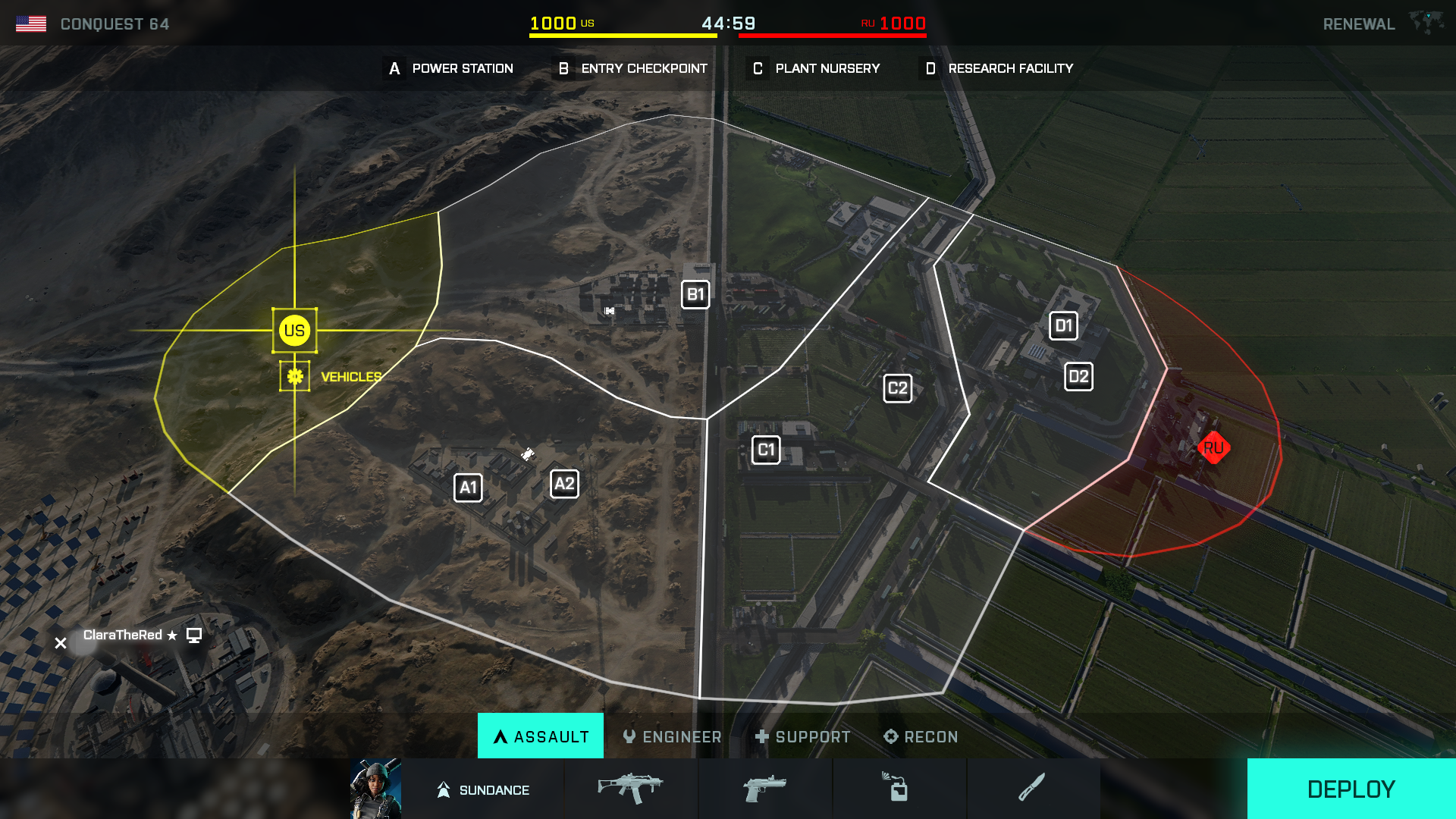This screenshot has width=1456, height=819.
Task: Select the US headquarters spawn point
Action: tap(294, 331)
